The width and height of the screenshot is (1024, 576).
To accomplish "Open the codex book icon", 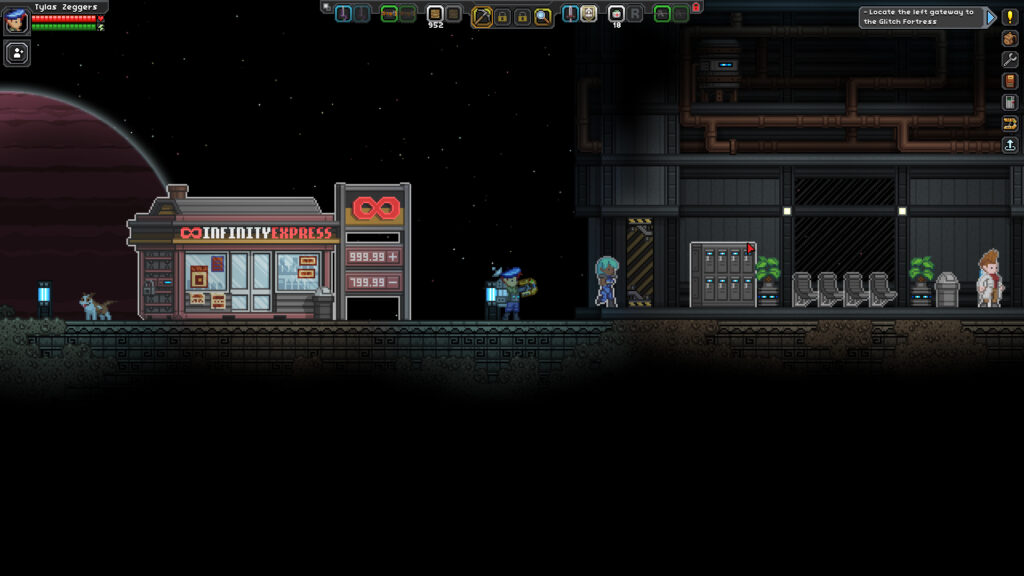I will click(1010, 81).
